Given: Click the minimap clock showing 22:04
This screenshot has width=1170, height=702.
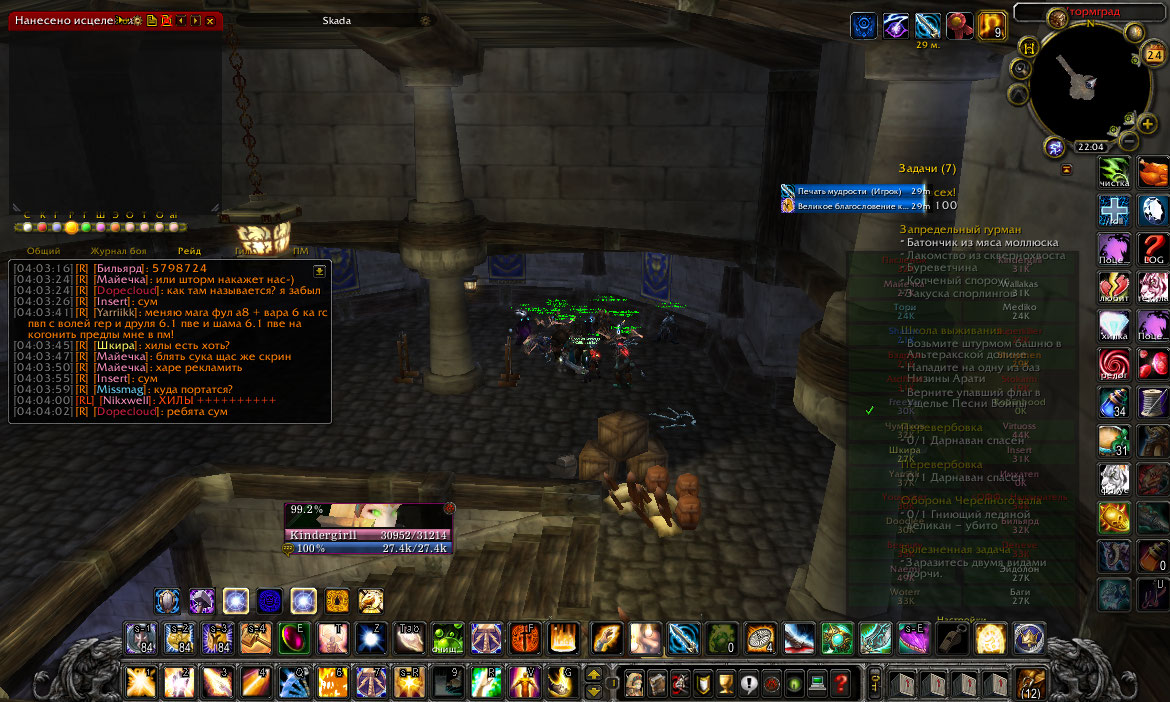Looking at the screenshot, I should tap(1089, 146).
